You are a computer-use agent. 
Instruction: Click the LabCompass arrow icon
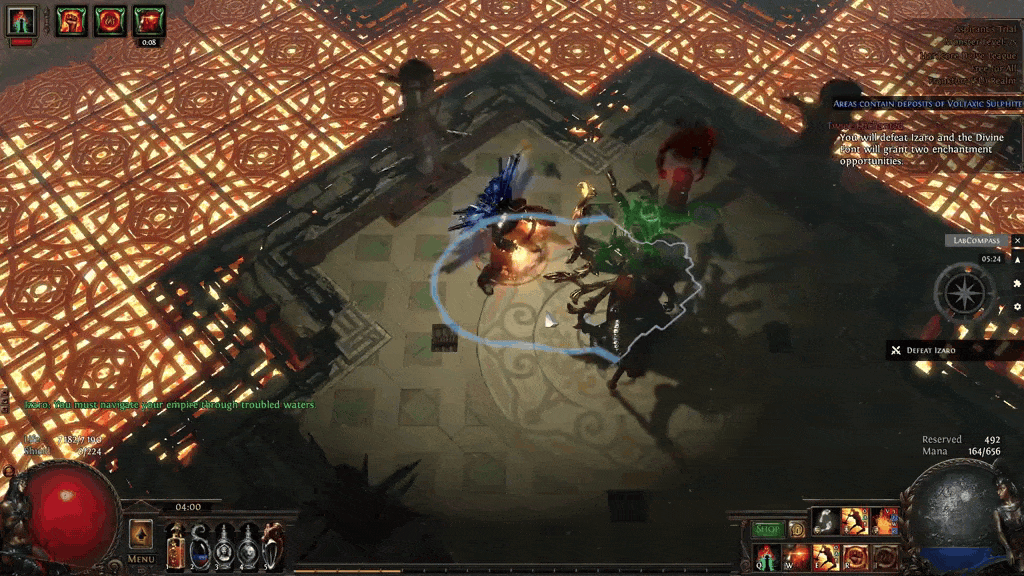(x=1017, y=260)
